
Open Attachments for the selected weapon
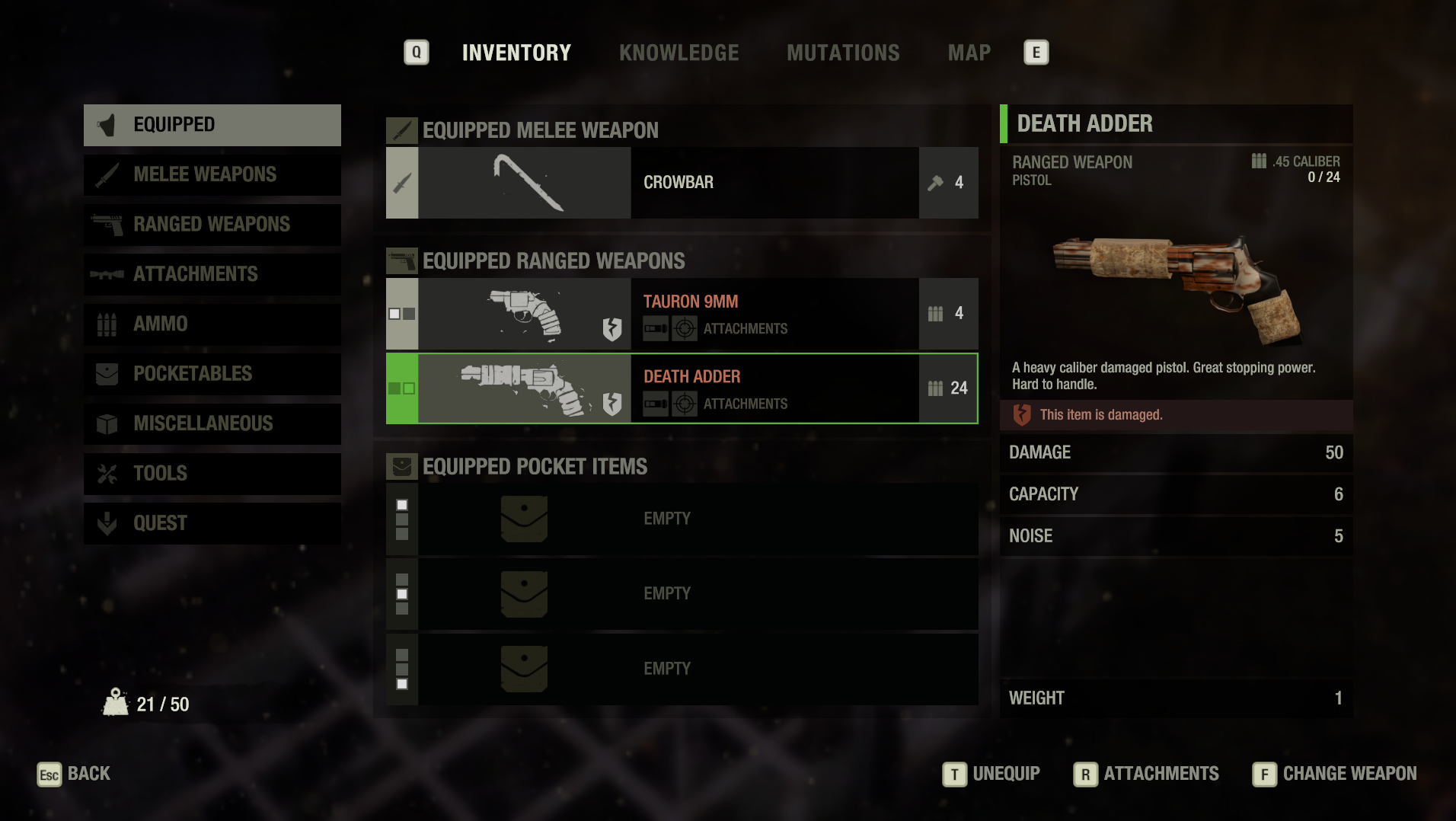[x=1146, y=774]
